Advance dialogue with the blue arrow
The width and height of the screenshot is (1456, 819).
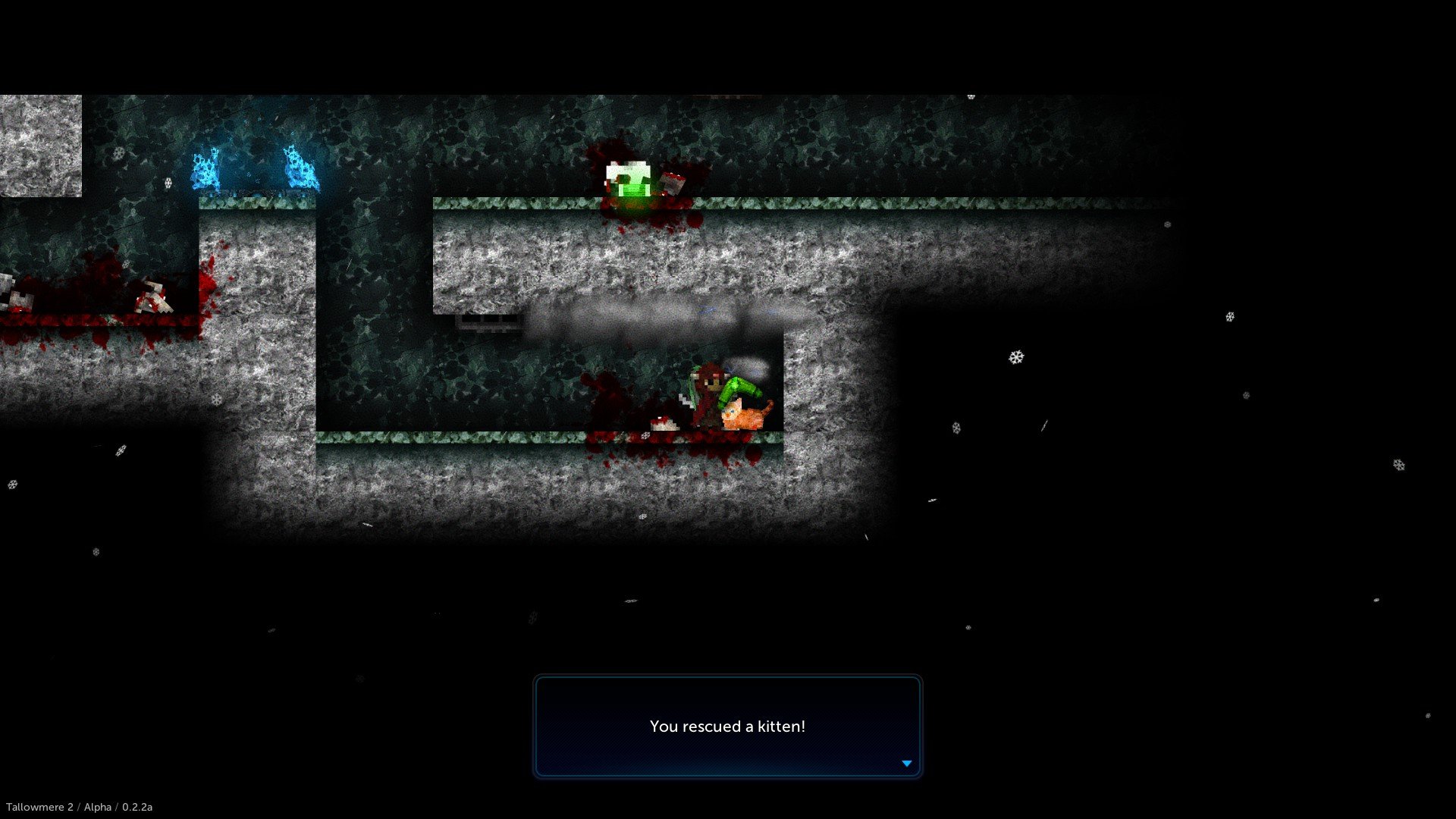[906, 764]
